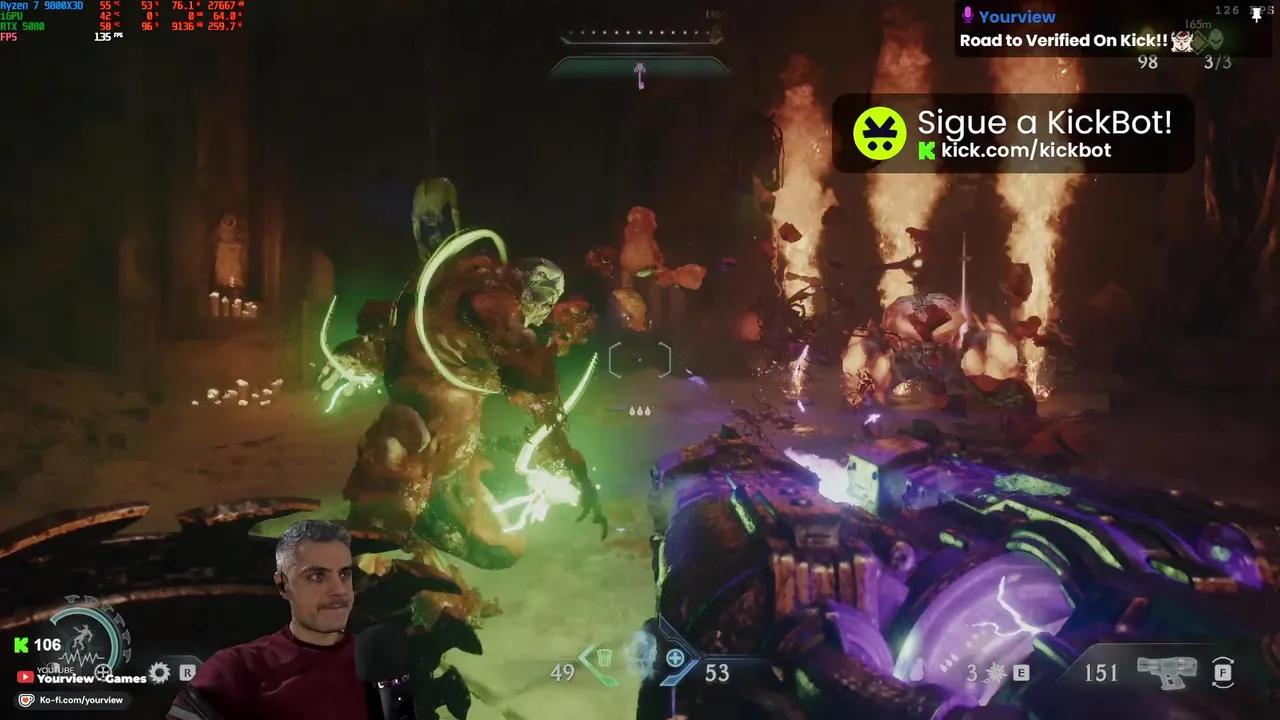The width and height of the screenshot is (1280, 720).
Task: Select the KickBot logo on the follow banner
Action: pos(879,131)
